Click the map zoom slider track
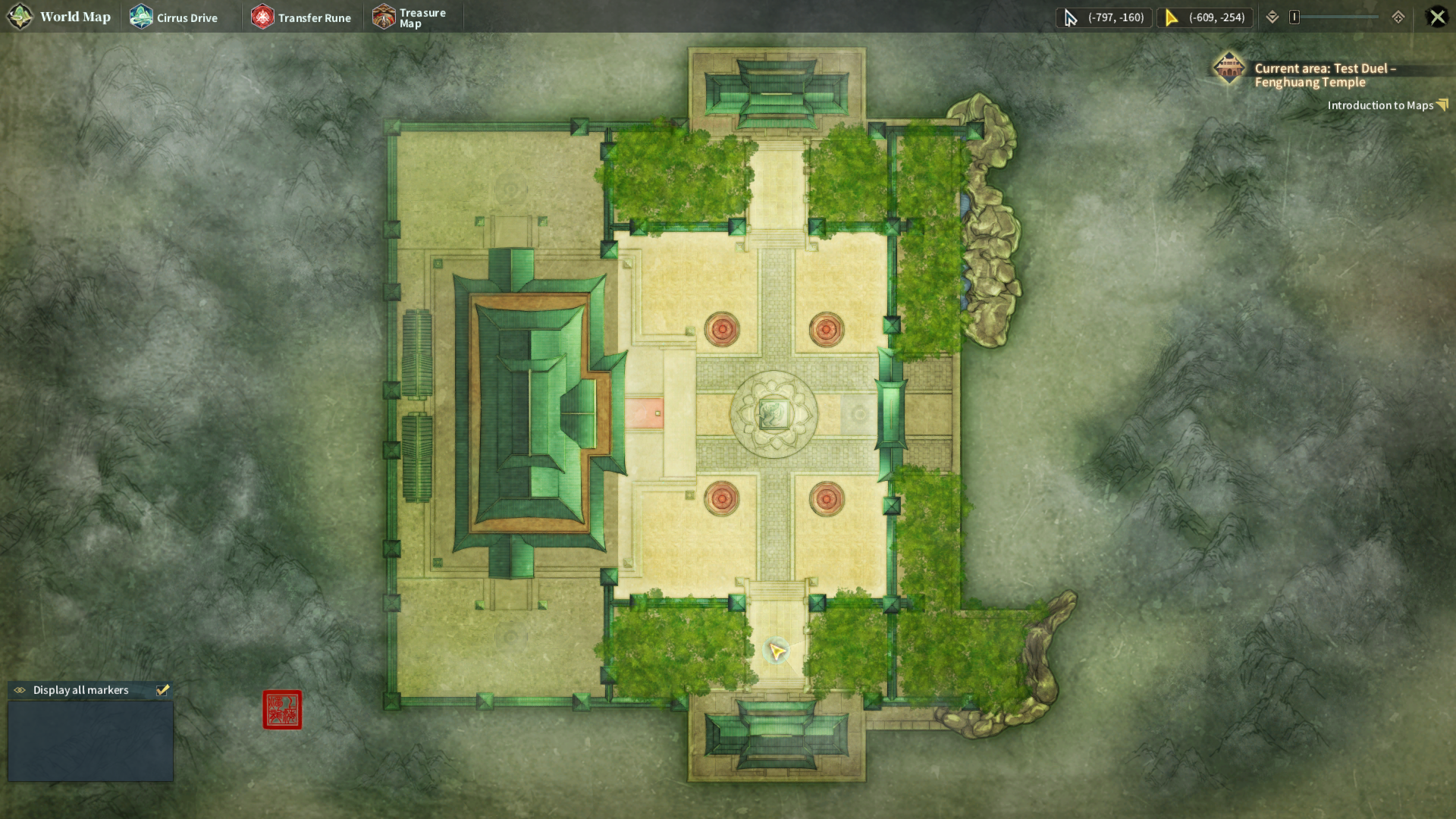Image resolution: width=1456 pixels, height=819 pixels. 1336,17
